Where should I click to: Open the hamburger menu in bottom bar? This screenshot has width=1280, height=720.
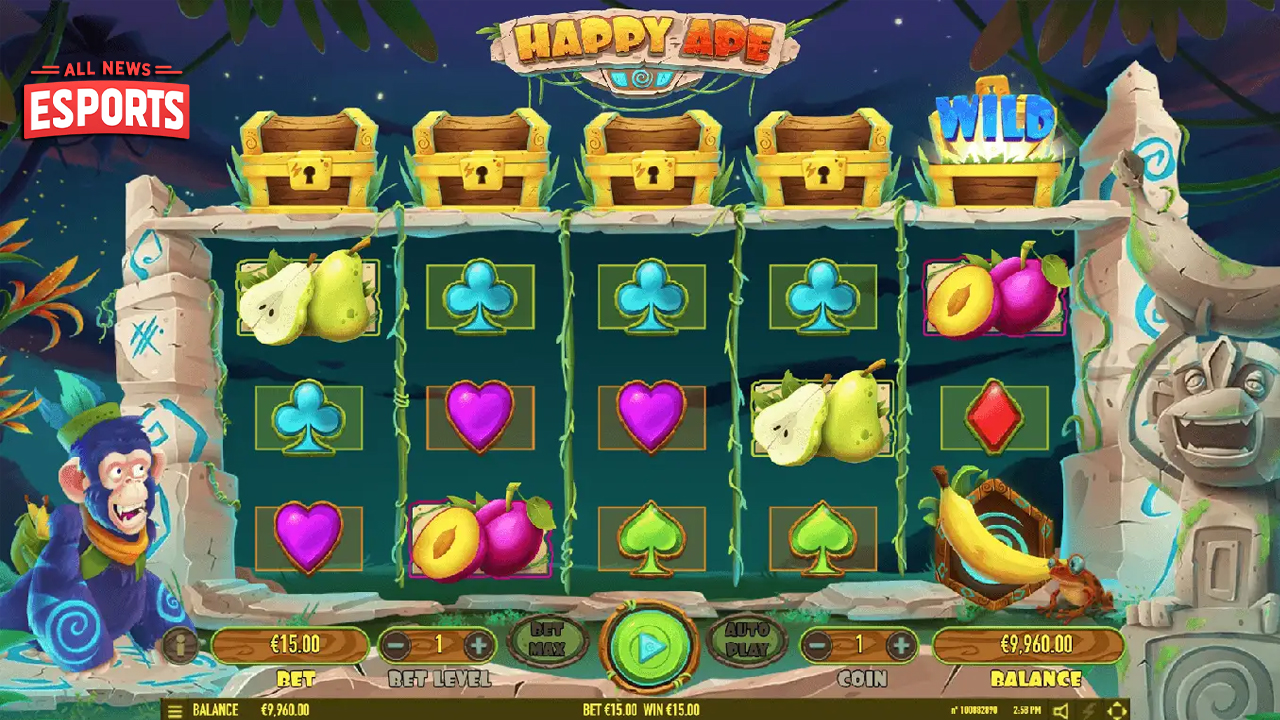tap(175, 710)
